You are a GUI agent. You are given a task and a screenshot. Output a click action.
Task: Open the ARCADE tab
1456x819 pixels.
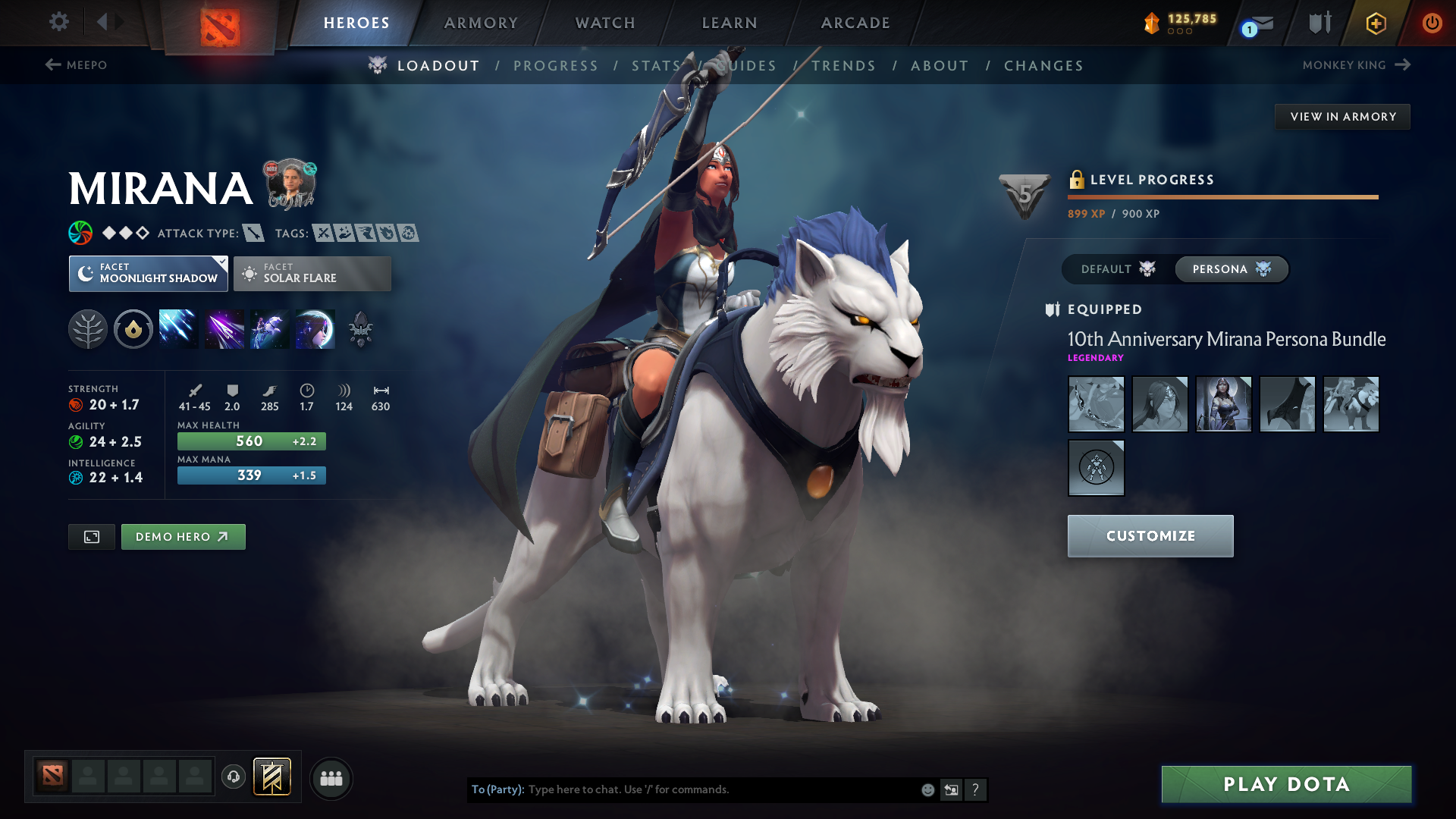tap(855, 23)
